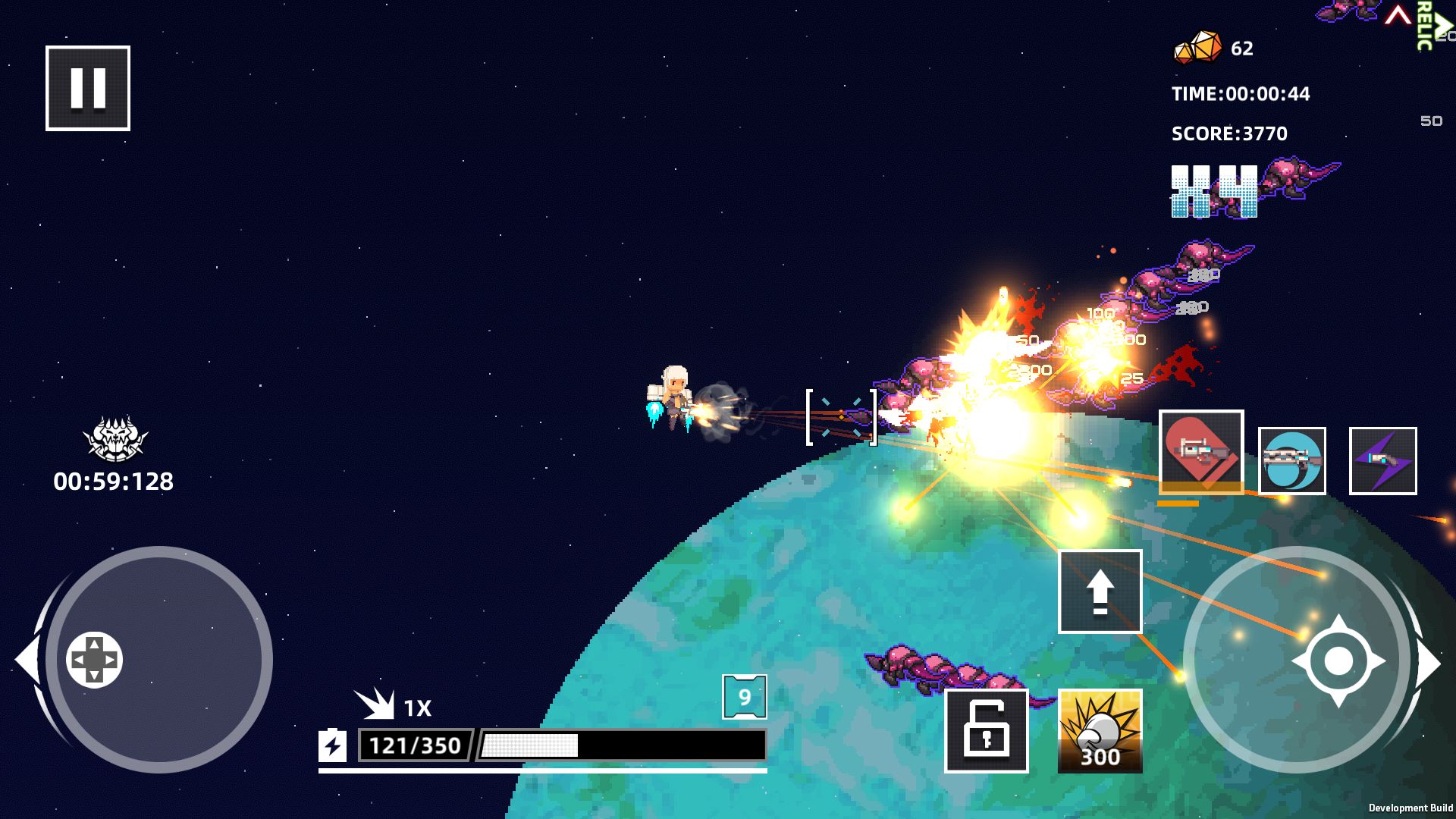Activate the 300 explosive punch skill
The image size is (1456, 819).
pos(1100,731)
